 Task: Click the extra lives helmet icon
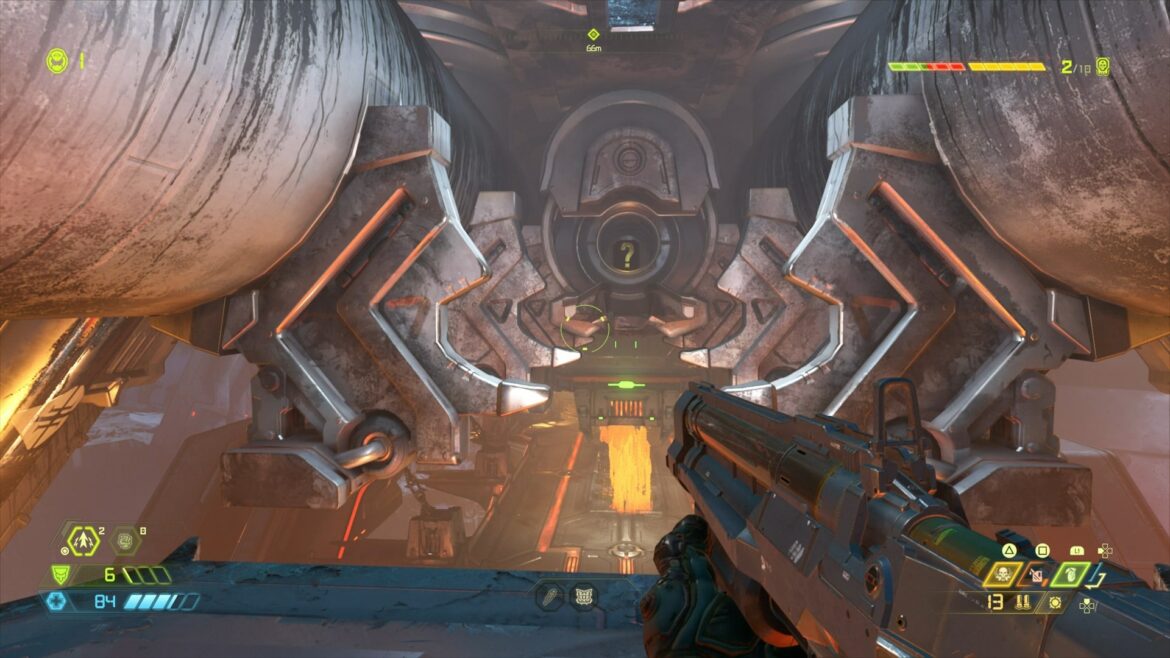click(x=56, y=61)
